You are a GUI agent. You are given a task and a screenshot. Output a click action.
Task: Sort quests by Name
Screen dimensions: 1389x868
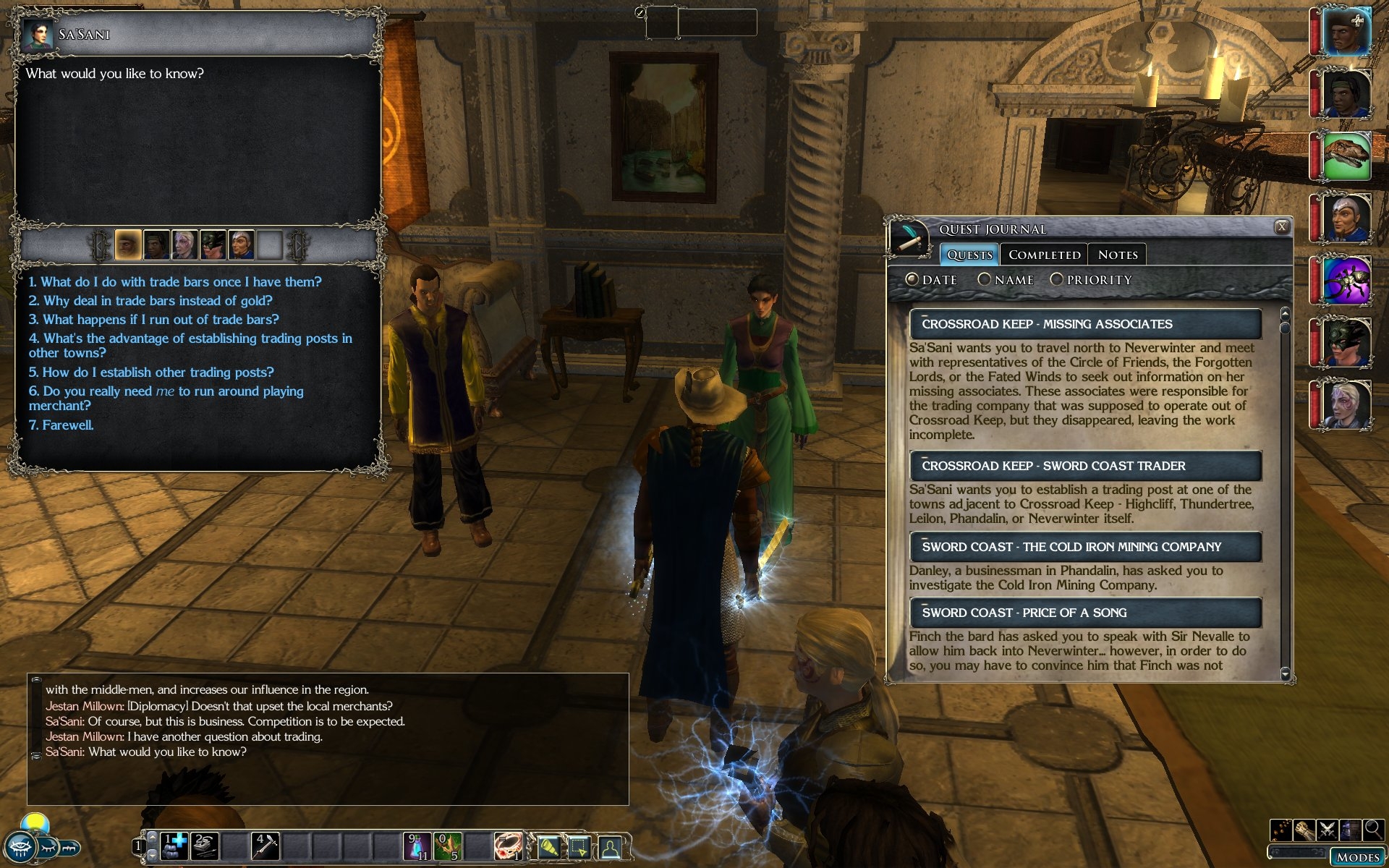click(x=985, y=279)
